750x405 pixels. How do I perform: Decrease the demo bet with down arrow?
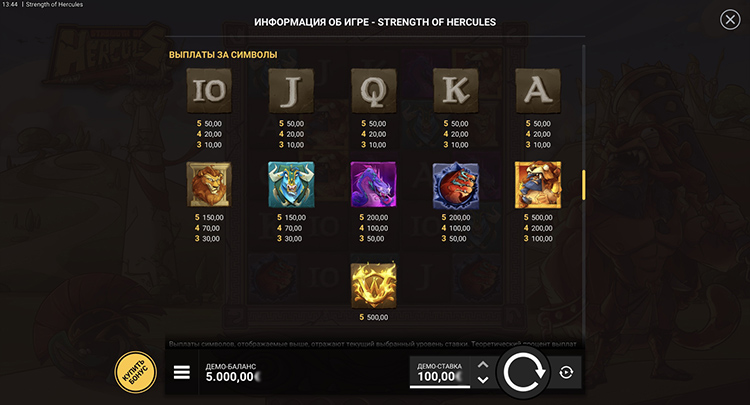pos(483,380)
